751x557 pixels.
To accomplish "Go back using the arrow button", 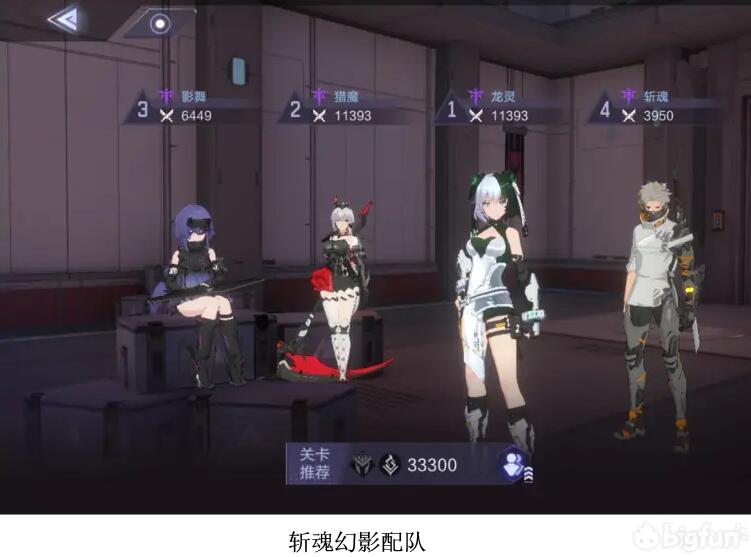I will pos(62,20).
